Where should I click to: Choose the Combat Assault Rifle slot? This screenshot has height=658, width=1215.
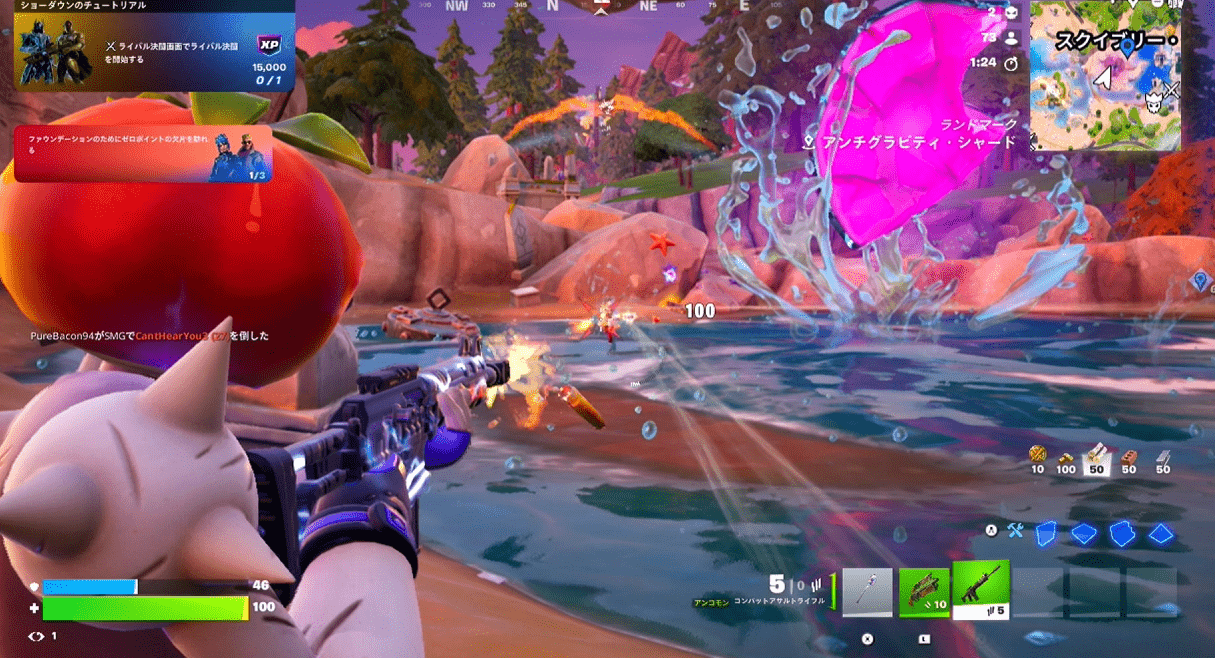(981, 590)
